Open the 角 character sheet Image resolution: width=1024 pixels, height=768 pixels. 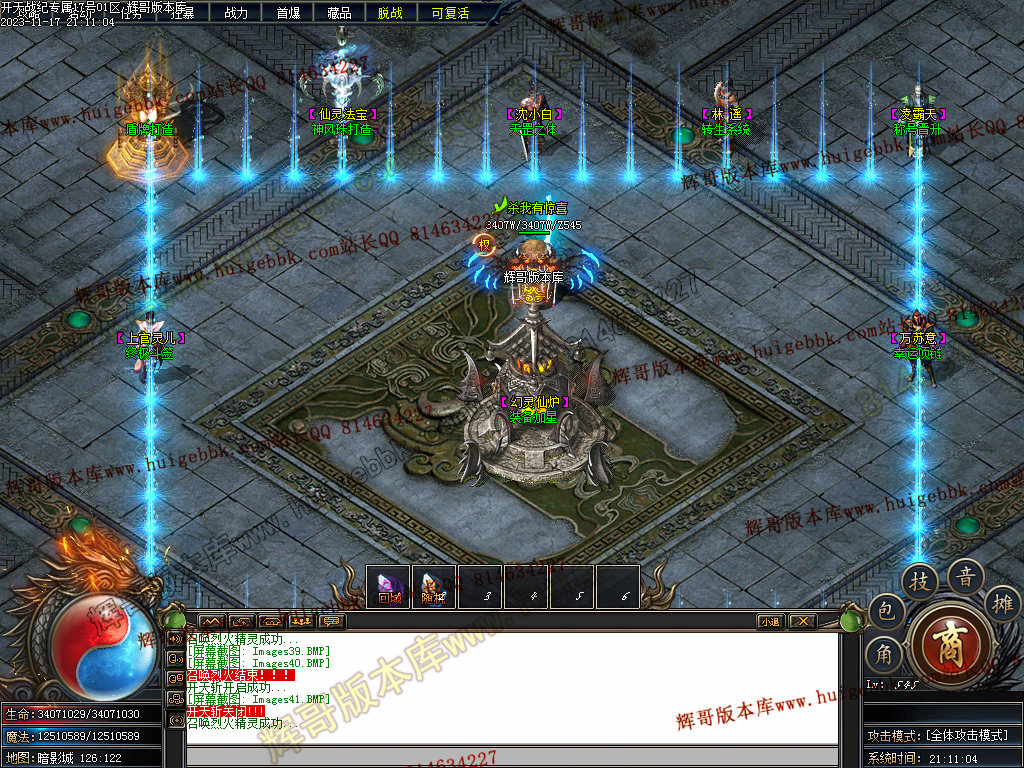[x=884, y=655]
